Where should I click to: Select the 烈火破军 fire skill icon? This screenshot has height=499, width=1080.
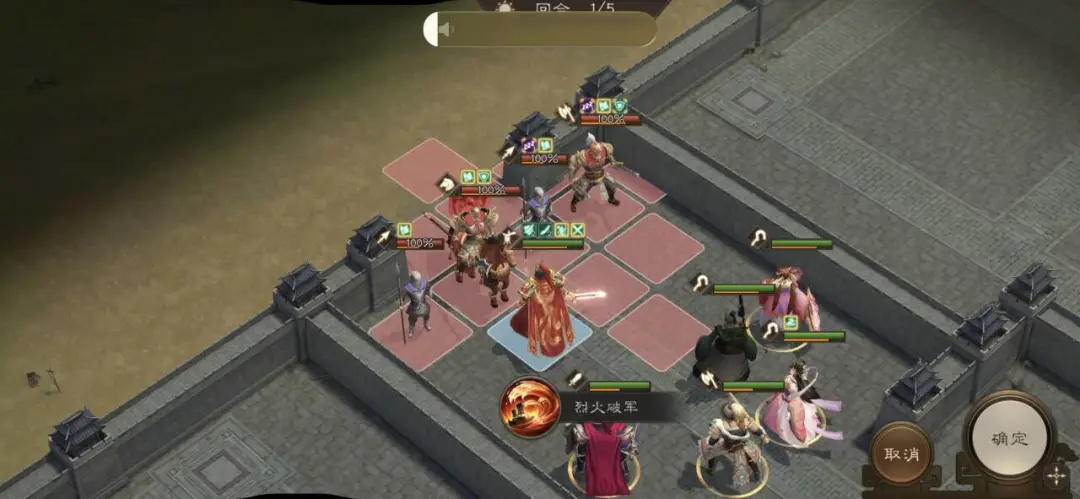point(531,407)
